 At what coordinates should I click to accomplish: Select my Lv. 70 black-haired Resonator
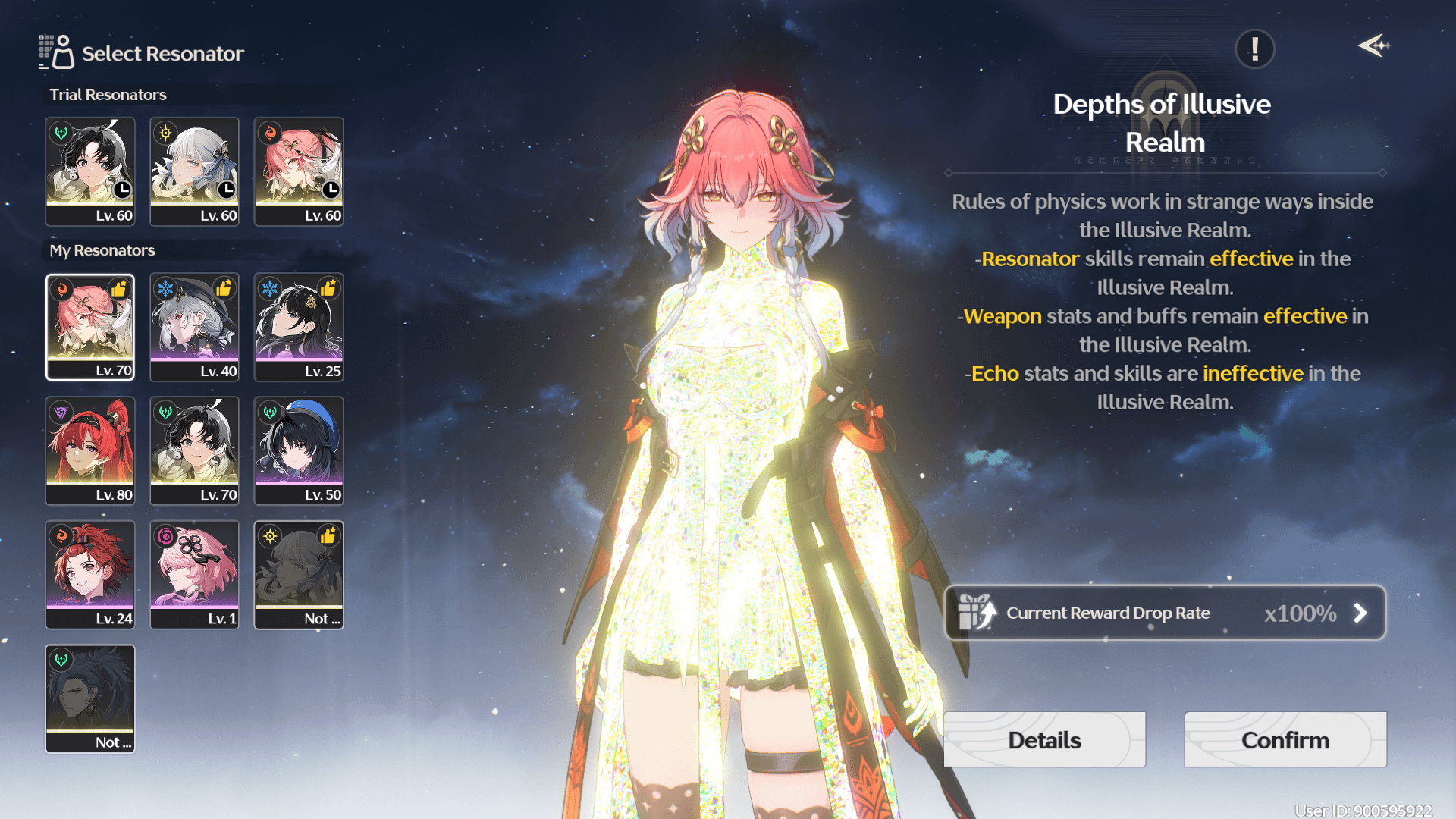194,450
